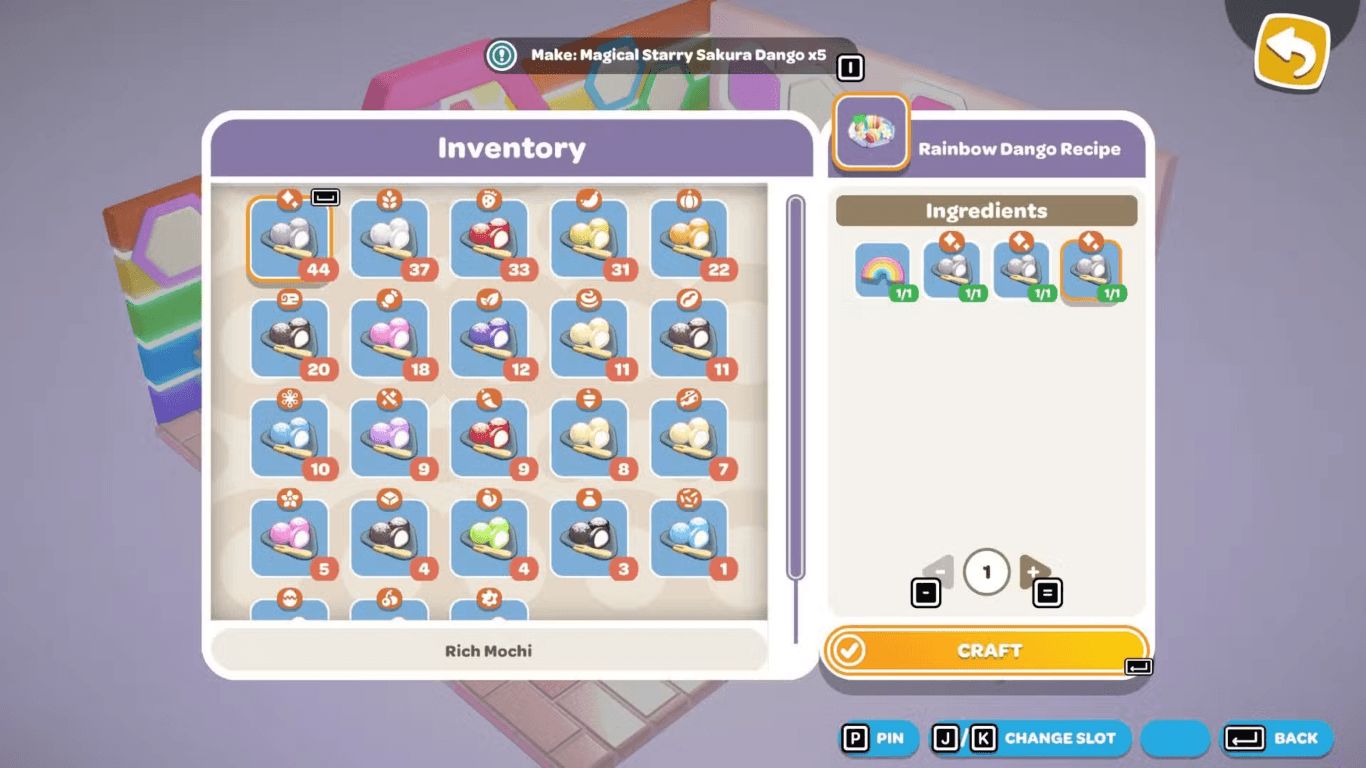The width and height of the screenshot is (1366, 768).
Task: Select the chocolate mochi with 20 count
Action: click(x=289, y=339)
